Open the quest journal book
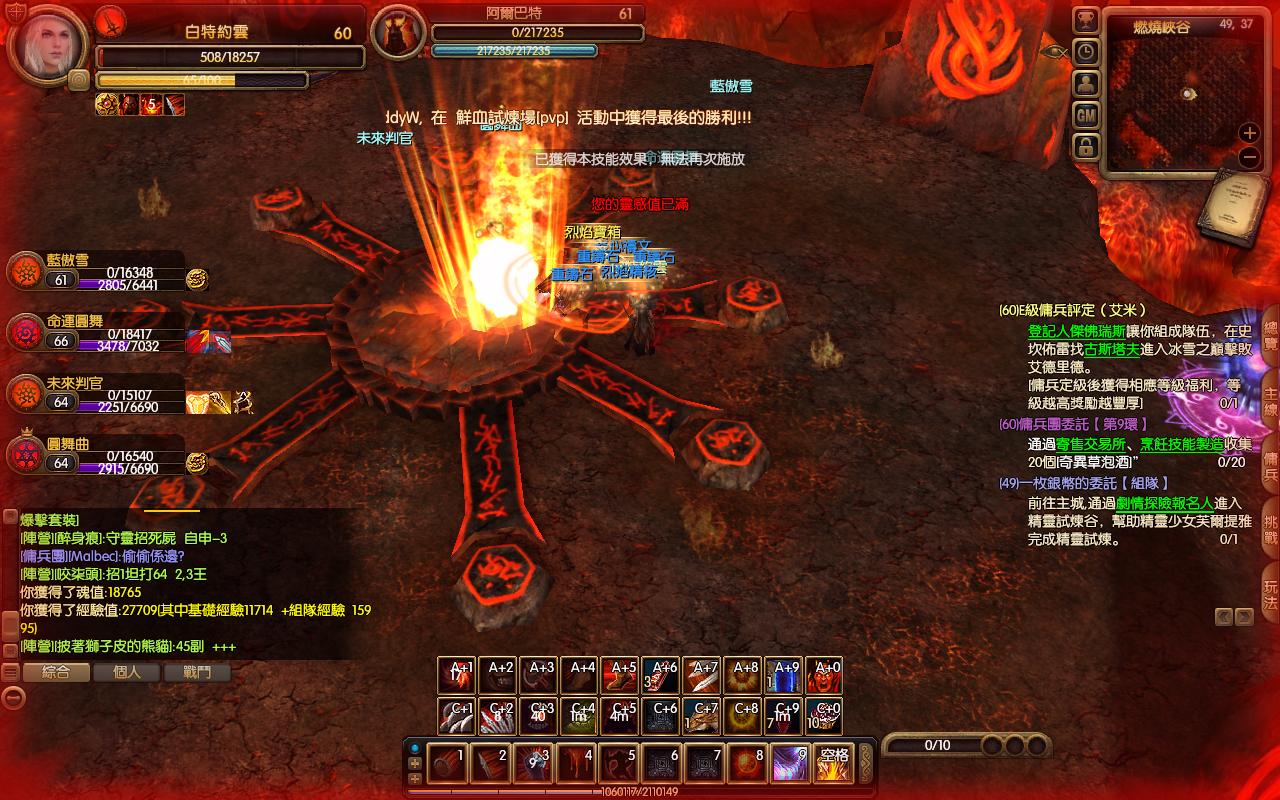The width and height of the screenshot is (1280, 800). point(1237,208)
